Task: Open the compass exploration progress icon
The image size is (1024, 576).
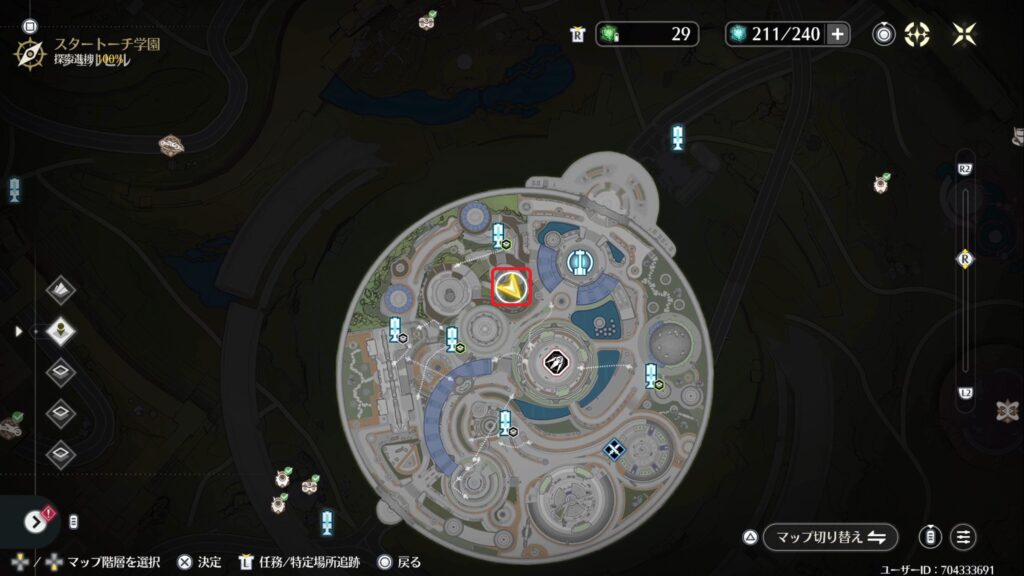Action: pos(30,50)
